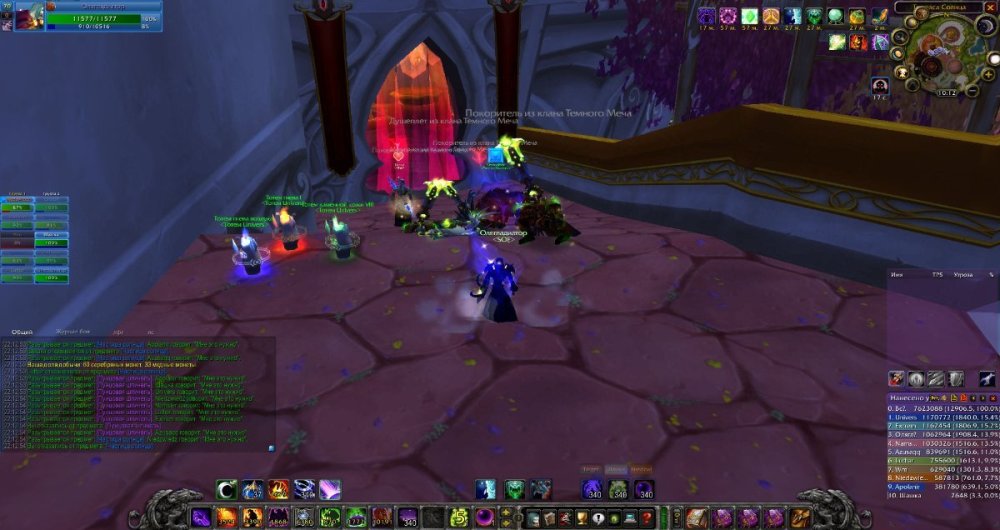Click the first purple ability on main bar

tap(202, 517)
